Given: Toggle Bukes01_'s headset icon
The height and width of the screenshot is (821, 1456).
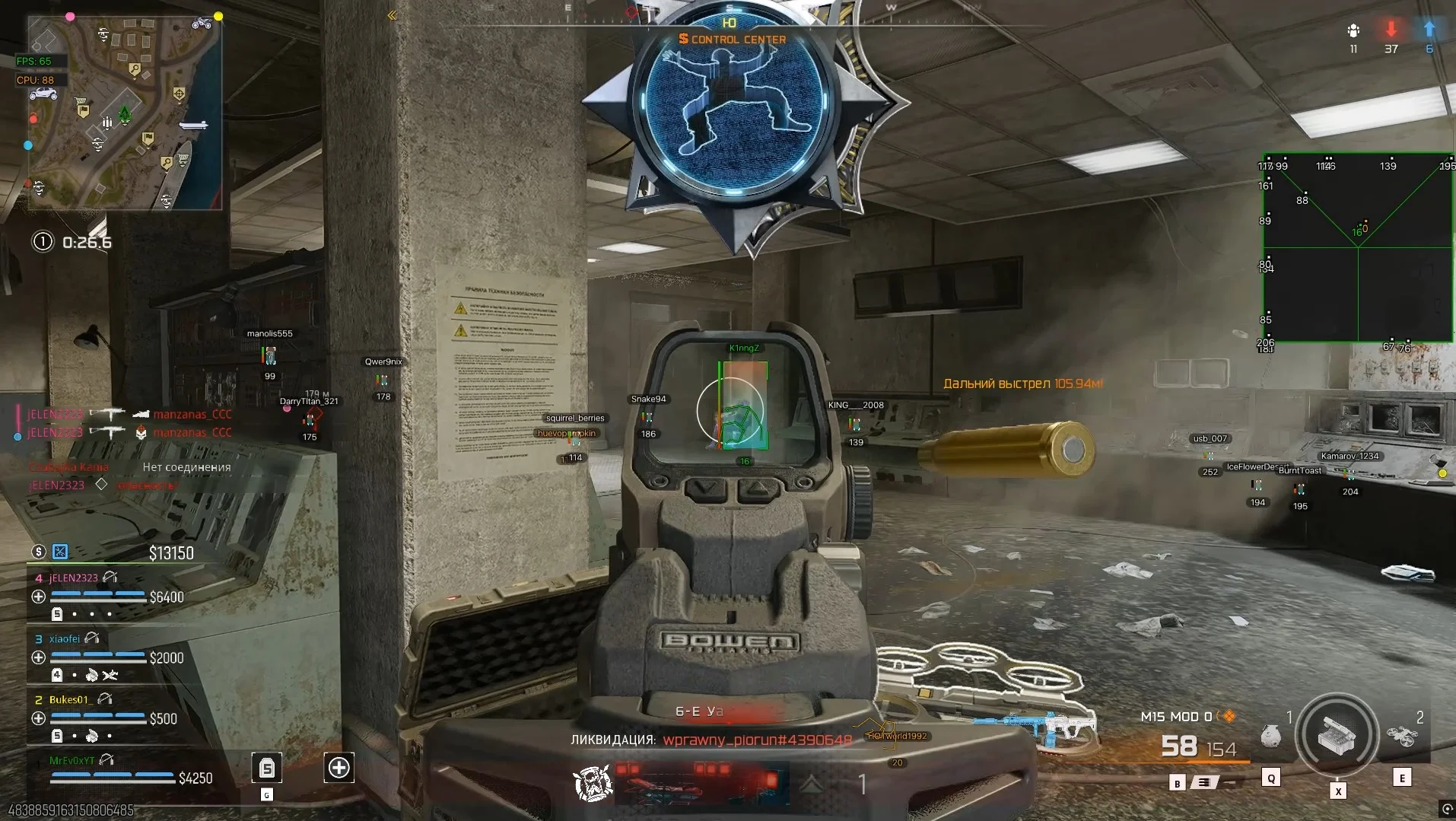Looking at the screenshot, I should pos(105,700).
